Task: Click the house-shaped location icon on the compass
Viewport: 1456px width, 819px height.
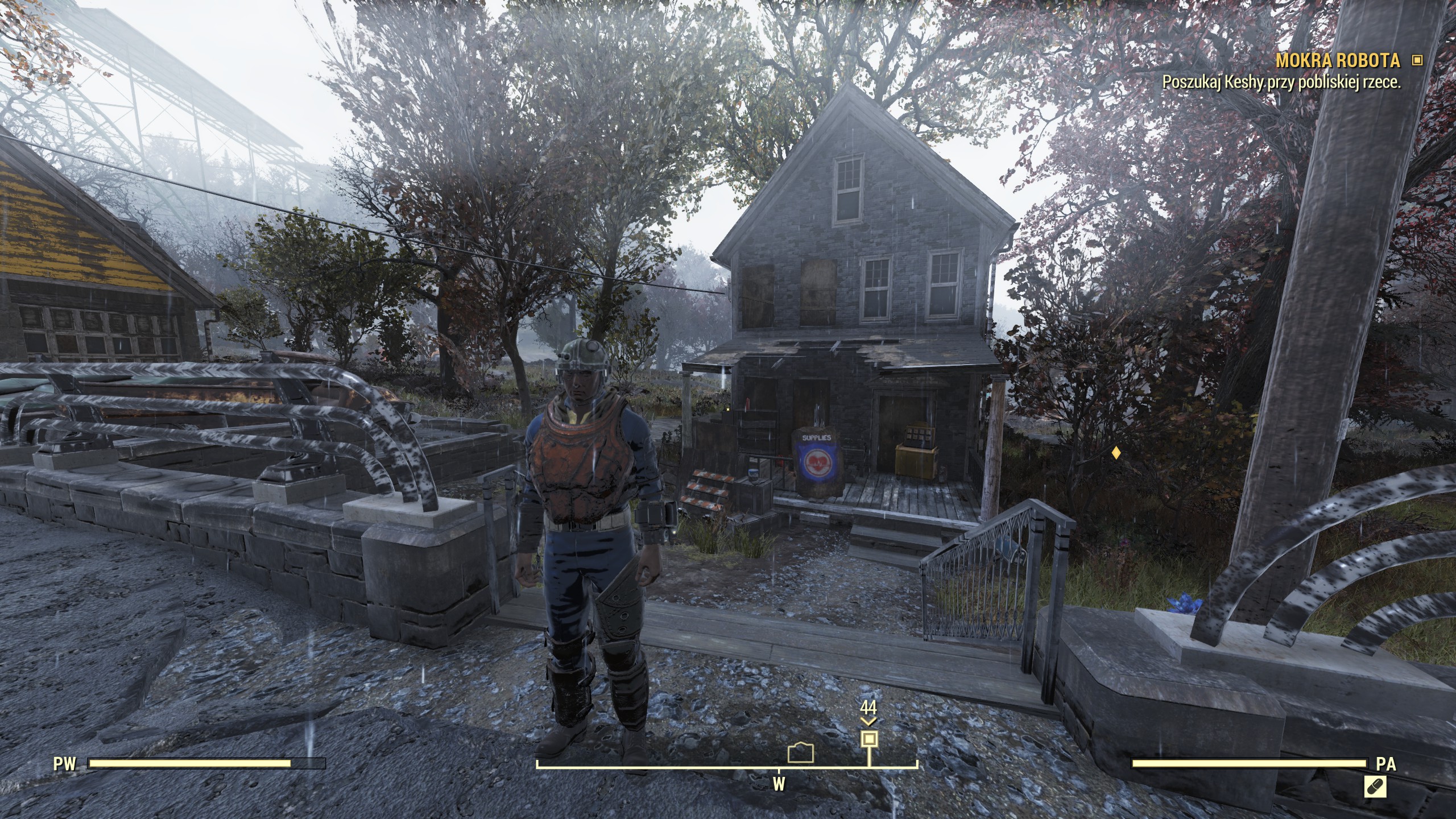Action: (801, 752)
